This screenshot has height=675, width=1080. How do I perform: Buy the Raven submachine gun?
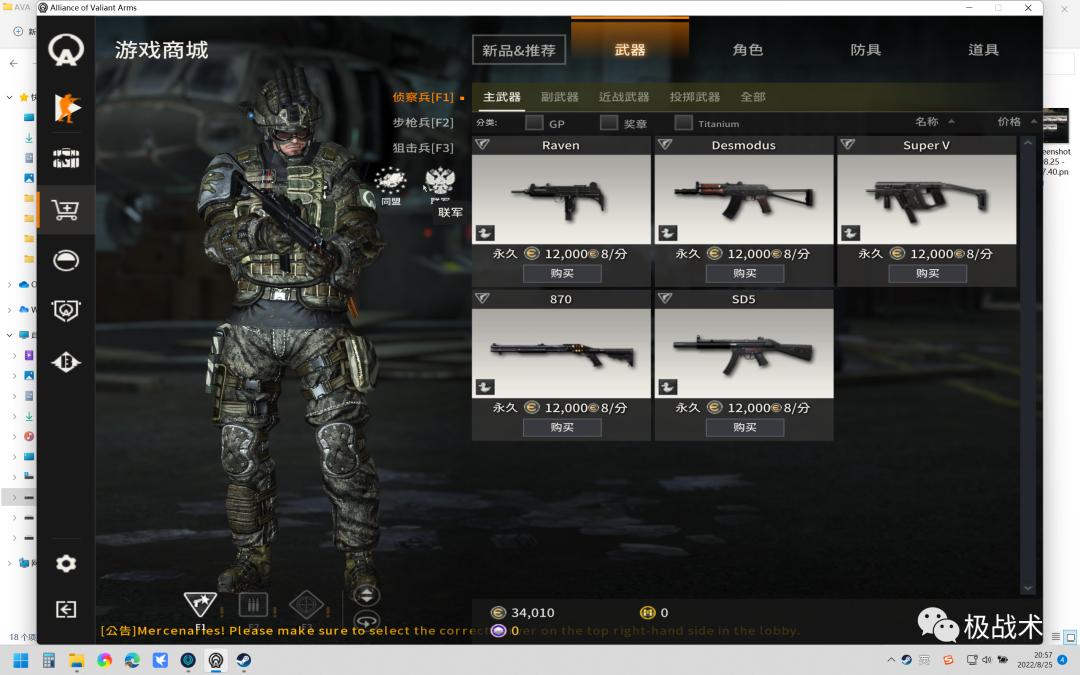pyautogui.click(x=561, y=273)
